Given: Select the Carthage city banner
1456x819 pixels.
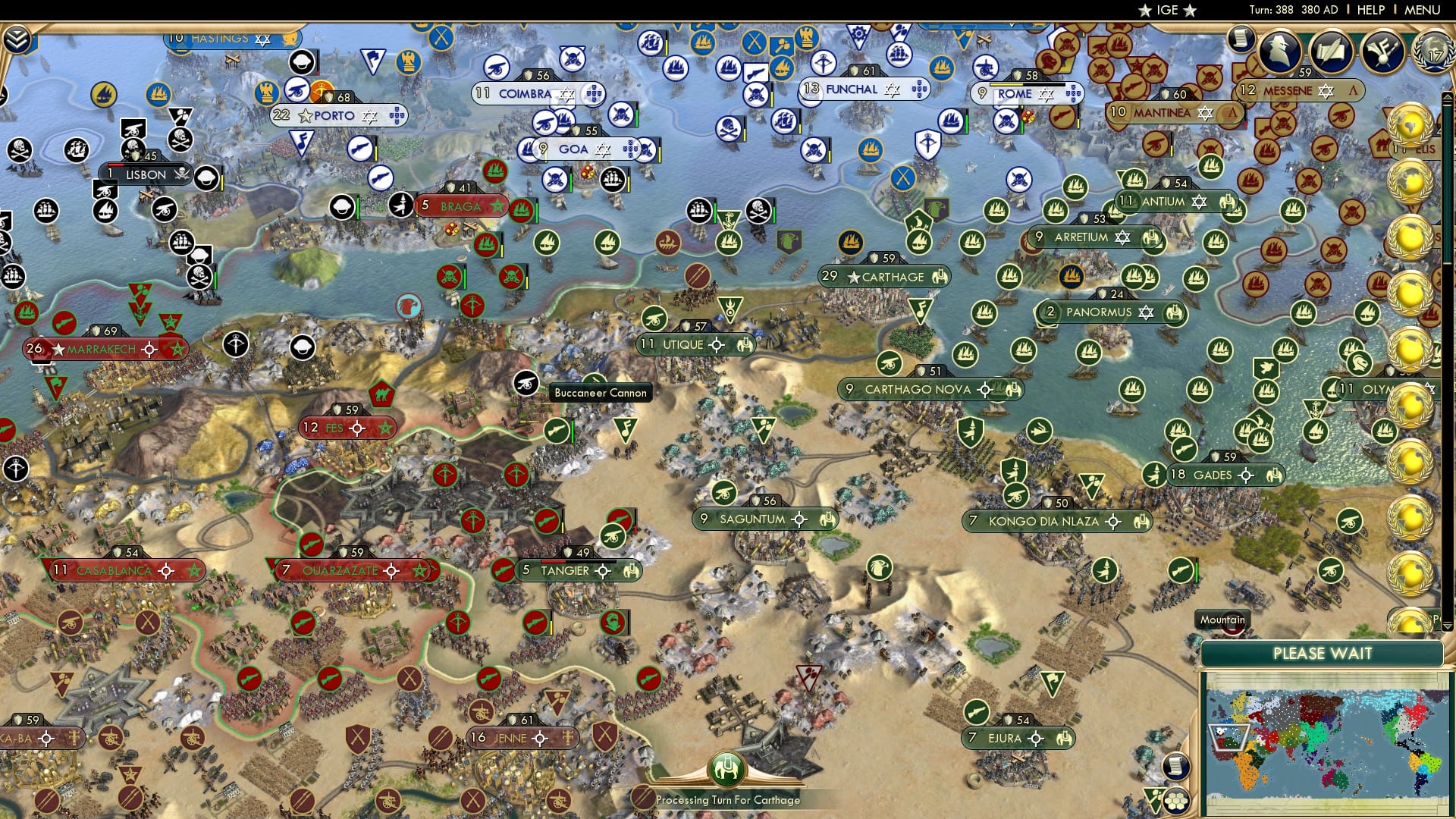Looking at the screenshot, I should tap(885, 277).
